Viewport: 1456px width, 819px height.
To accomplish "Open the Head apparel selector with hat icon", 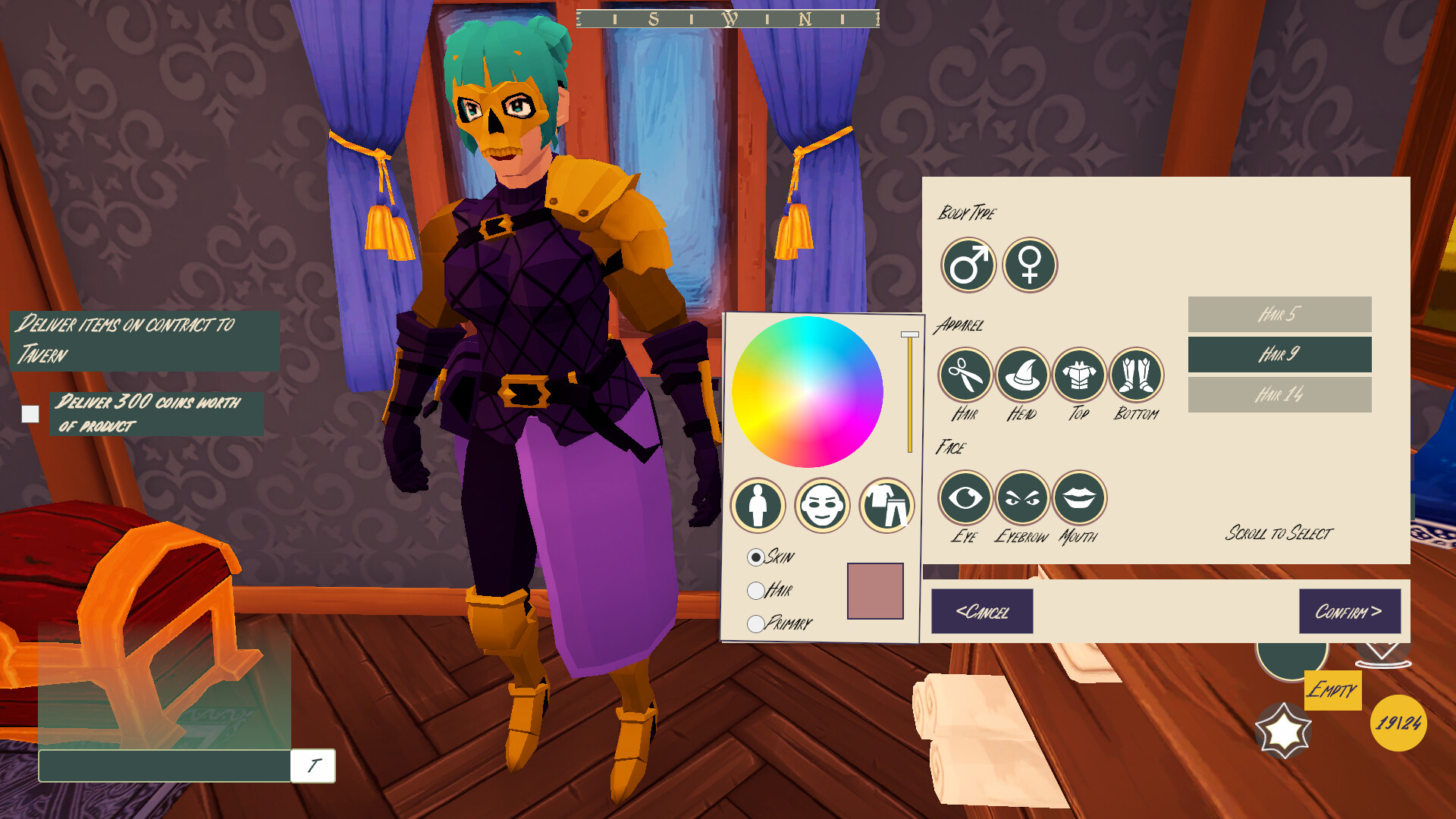I will [x=1022, y=375].
